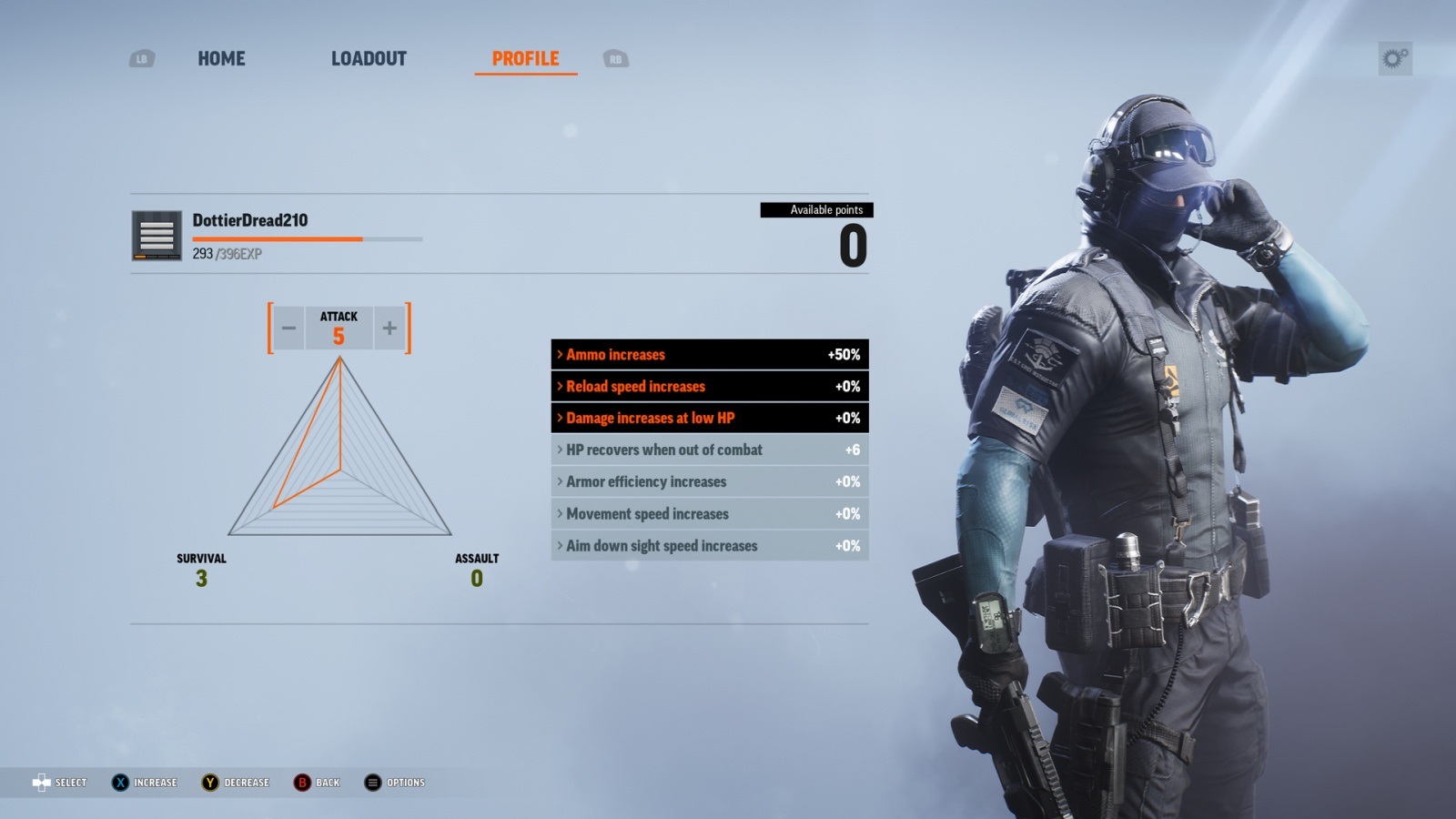The height and width of the screenshot is (819, 1456).
Task: Click the Reload speed increases row
Action: pos(709,387)
